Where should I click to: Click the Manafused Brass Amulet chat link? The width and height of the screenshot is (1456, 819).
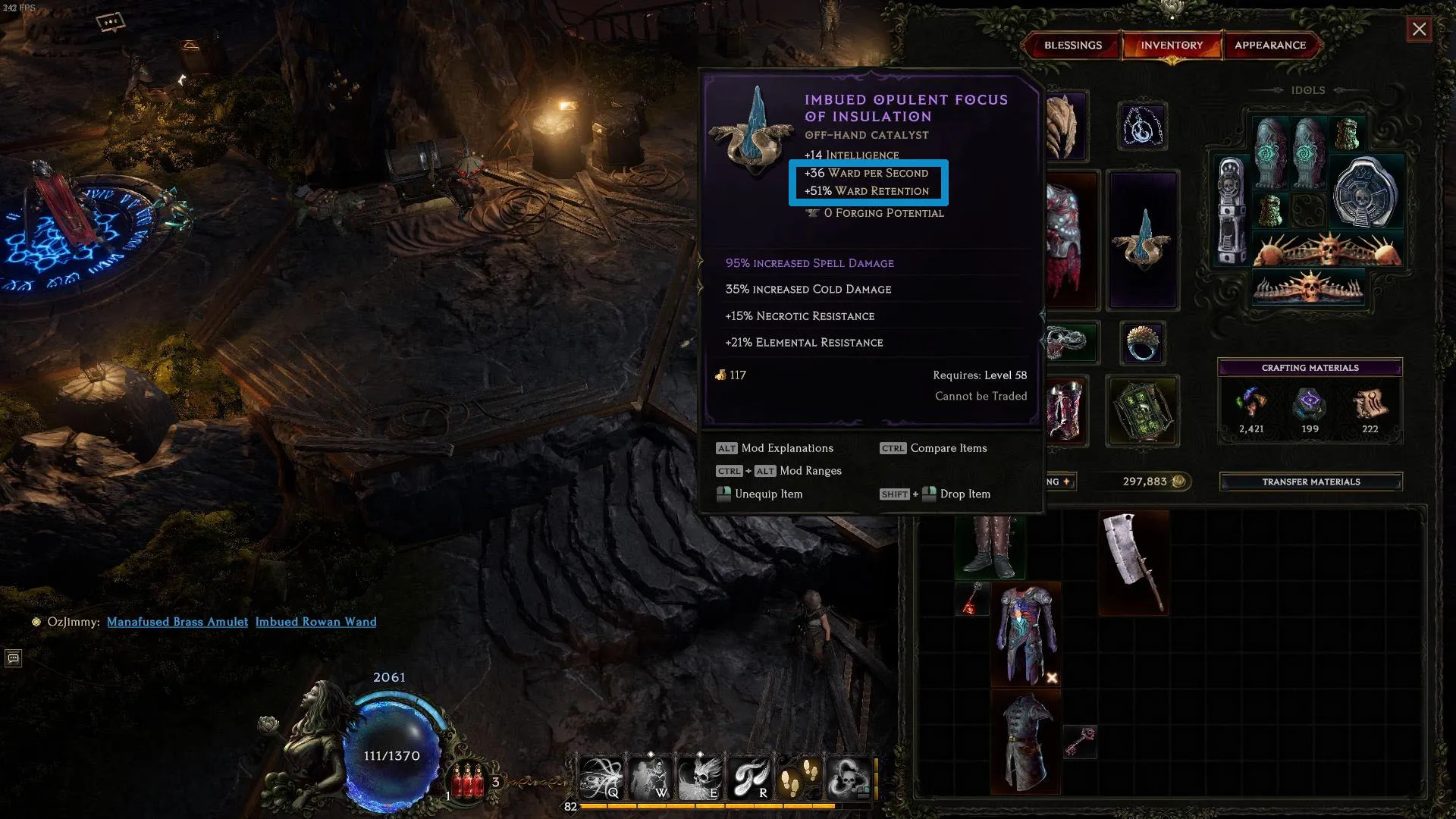(x=177, y=622)
